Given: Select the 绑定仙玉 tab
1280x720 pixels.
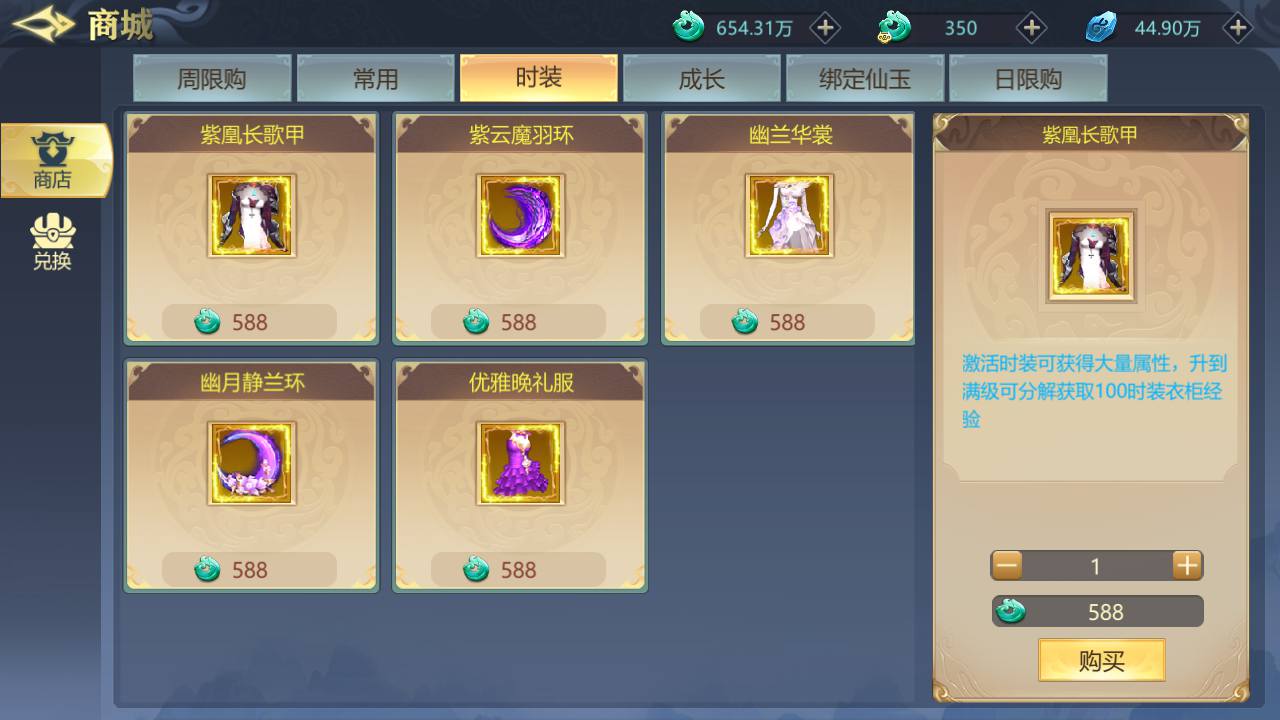Looking at the screenshot, I should point(864,77).
